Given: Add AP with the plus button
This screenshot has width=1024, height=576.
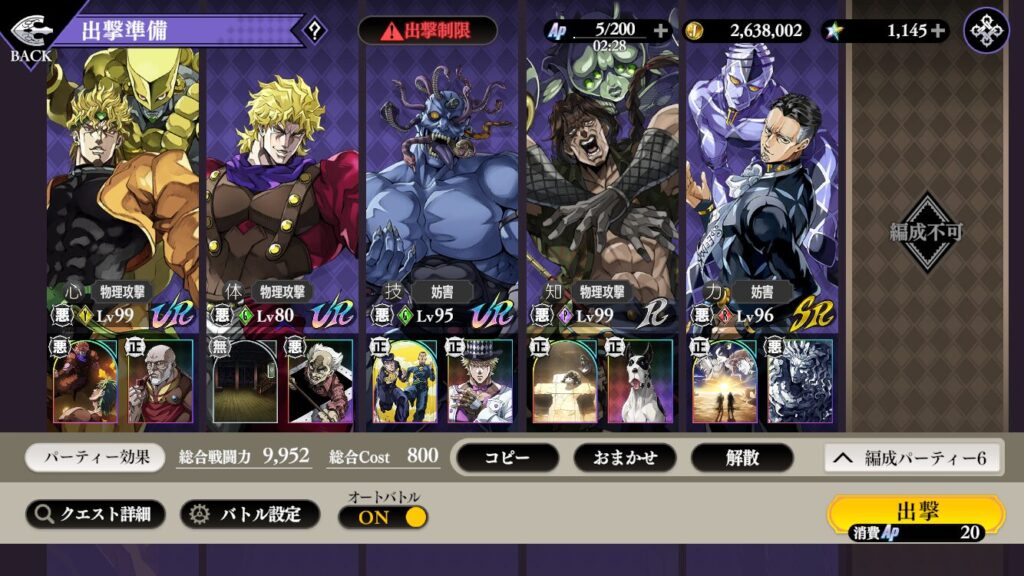Looking at the screenshot, I should [660, 31].
